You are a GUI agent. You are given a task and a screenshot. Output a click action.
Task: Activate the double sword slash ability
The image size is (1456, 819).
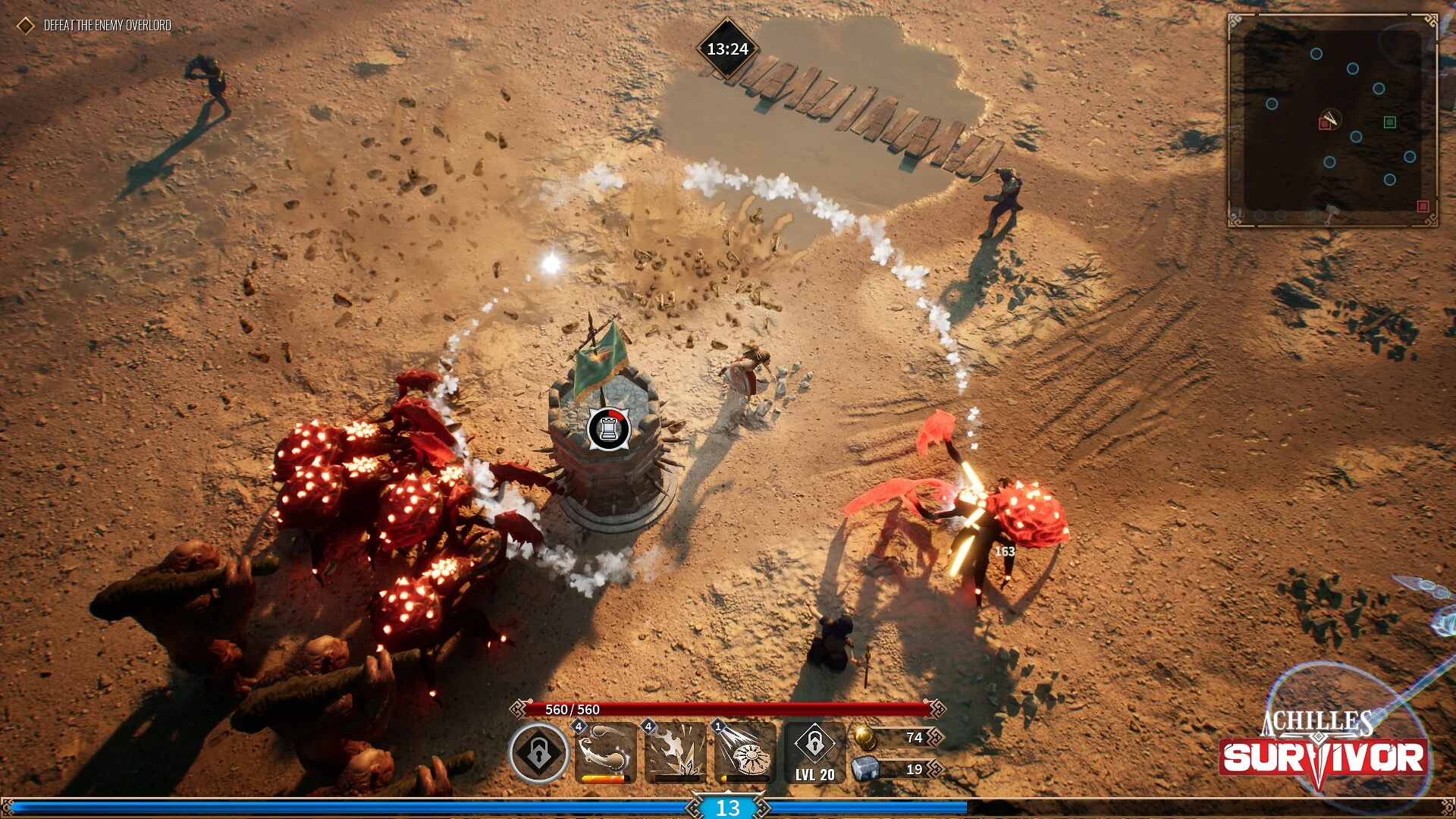click(x=605, y=752)
